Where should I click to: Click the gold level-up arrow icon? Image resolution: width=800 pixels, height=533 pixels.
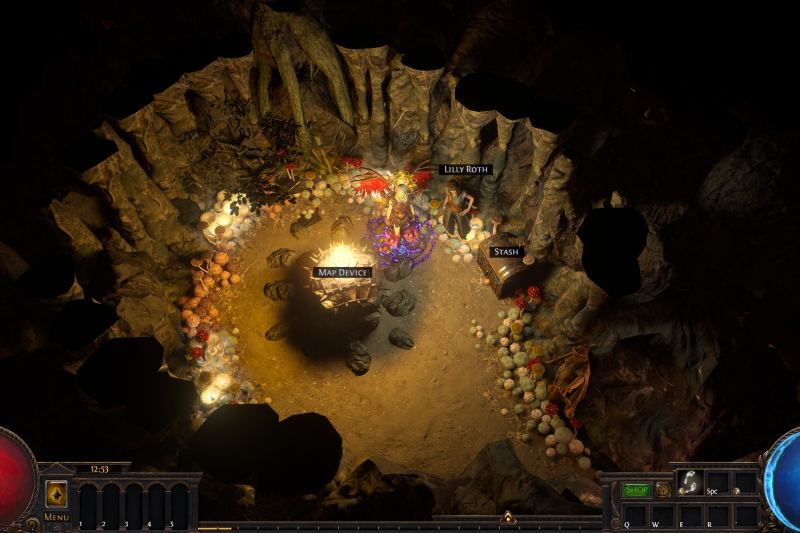pos(56,494)
